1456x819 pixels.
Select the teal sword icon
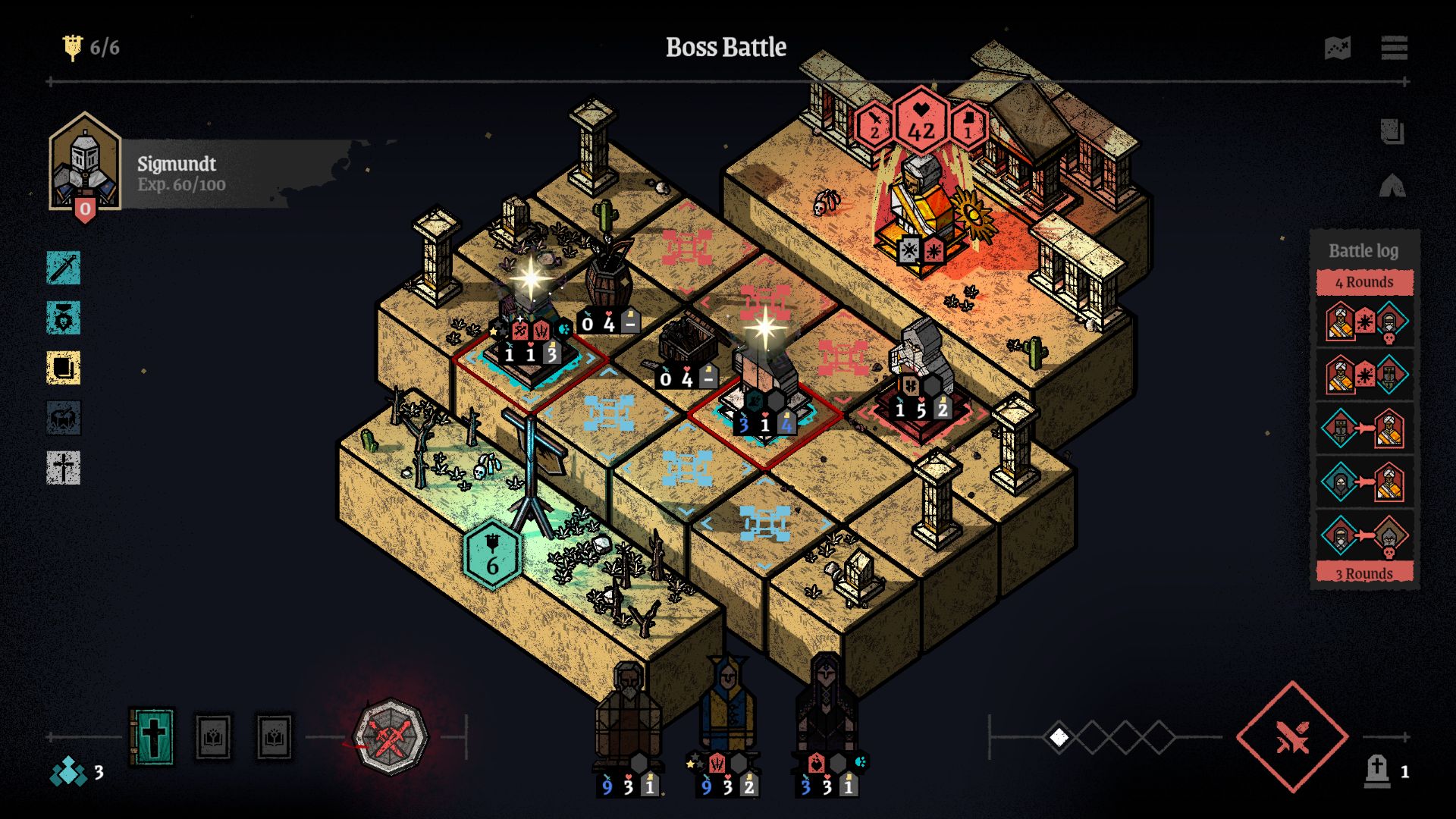coord(64,268)
